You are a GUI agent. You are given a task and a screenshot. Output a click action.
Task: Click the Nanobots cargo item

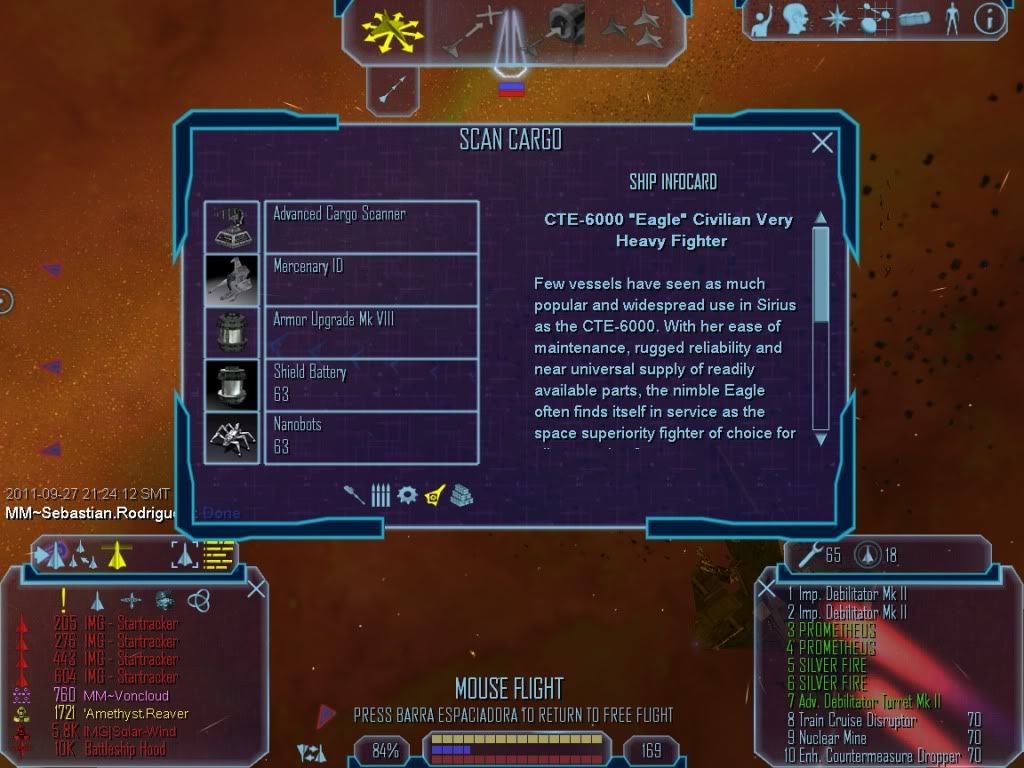[x=371, y=437]
